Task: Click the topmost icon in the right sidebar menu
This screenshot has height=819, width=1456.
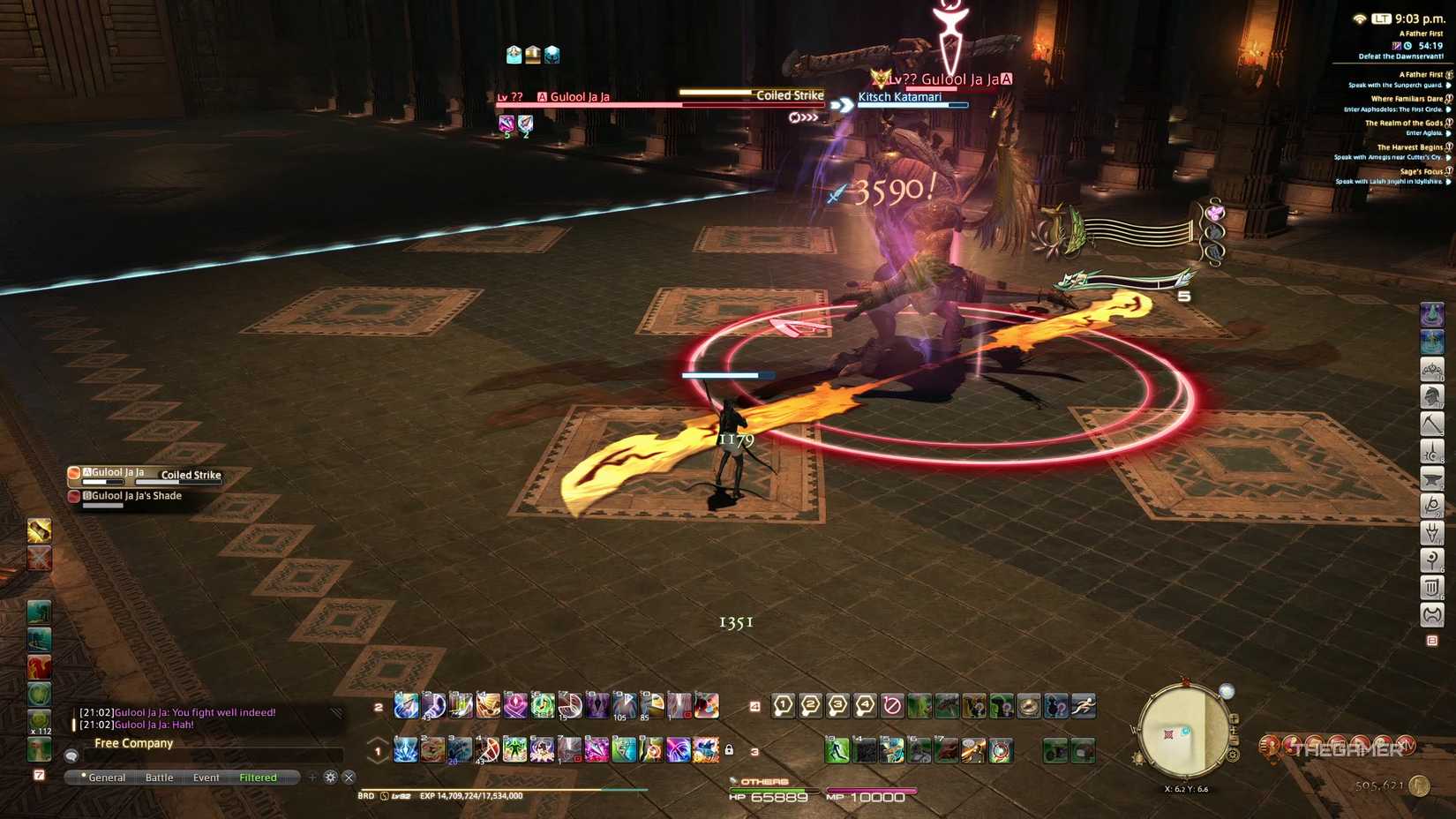Action: [1431, 313]
